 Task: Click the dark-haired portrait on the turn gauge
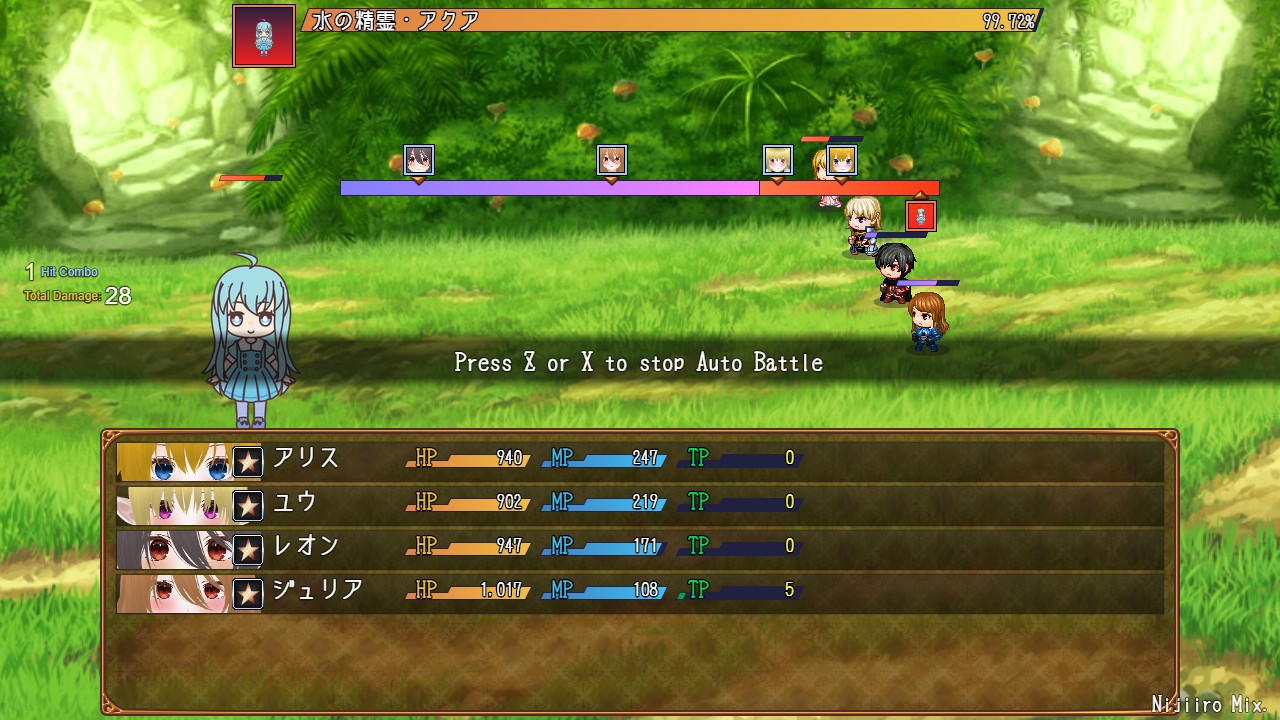[419, 160]
